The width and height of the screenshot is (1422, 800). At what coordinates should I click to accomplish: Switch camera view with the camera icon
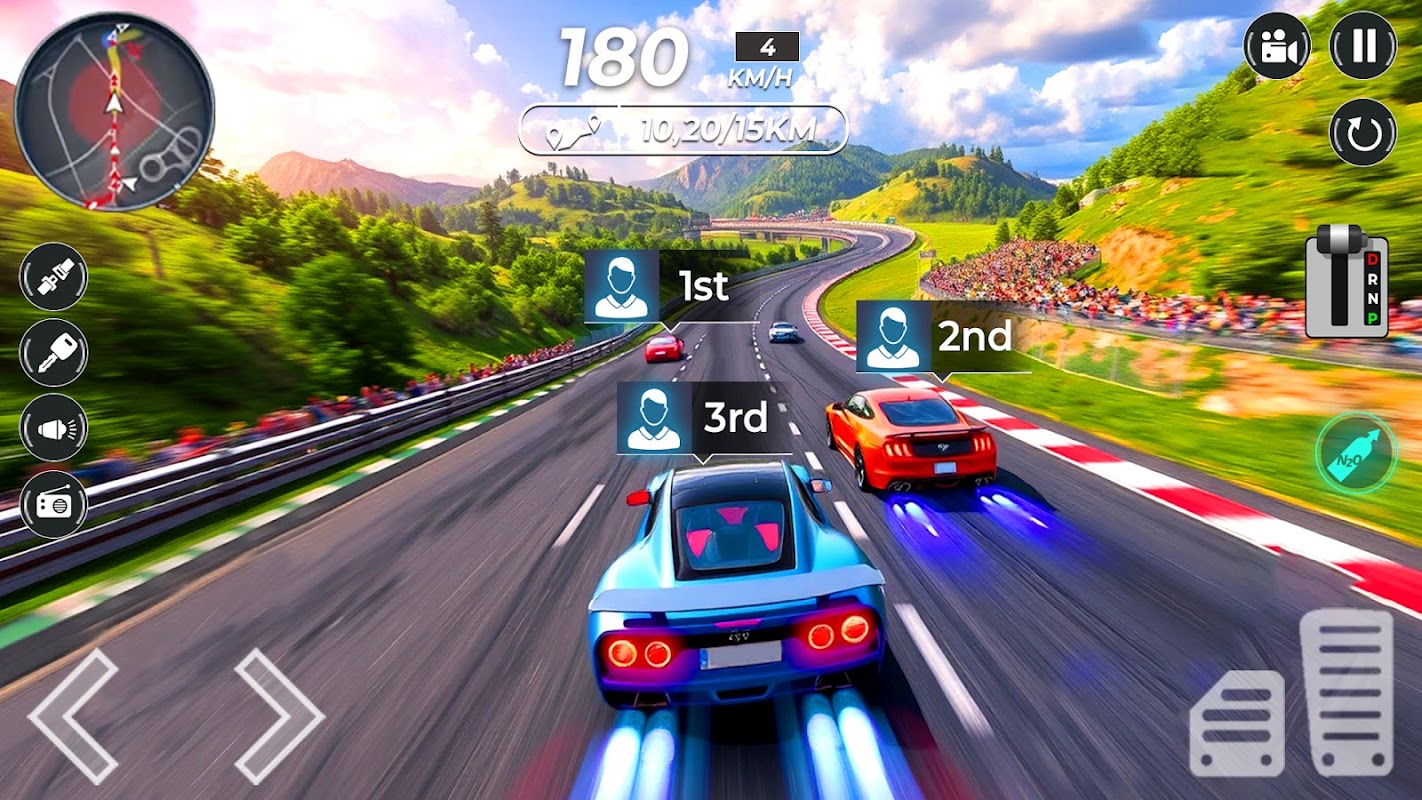[1277, 46]
